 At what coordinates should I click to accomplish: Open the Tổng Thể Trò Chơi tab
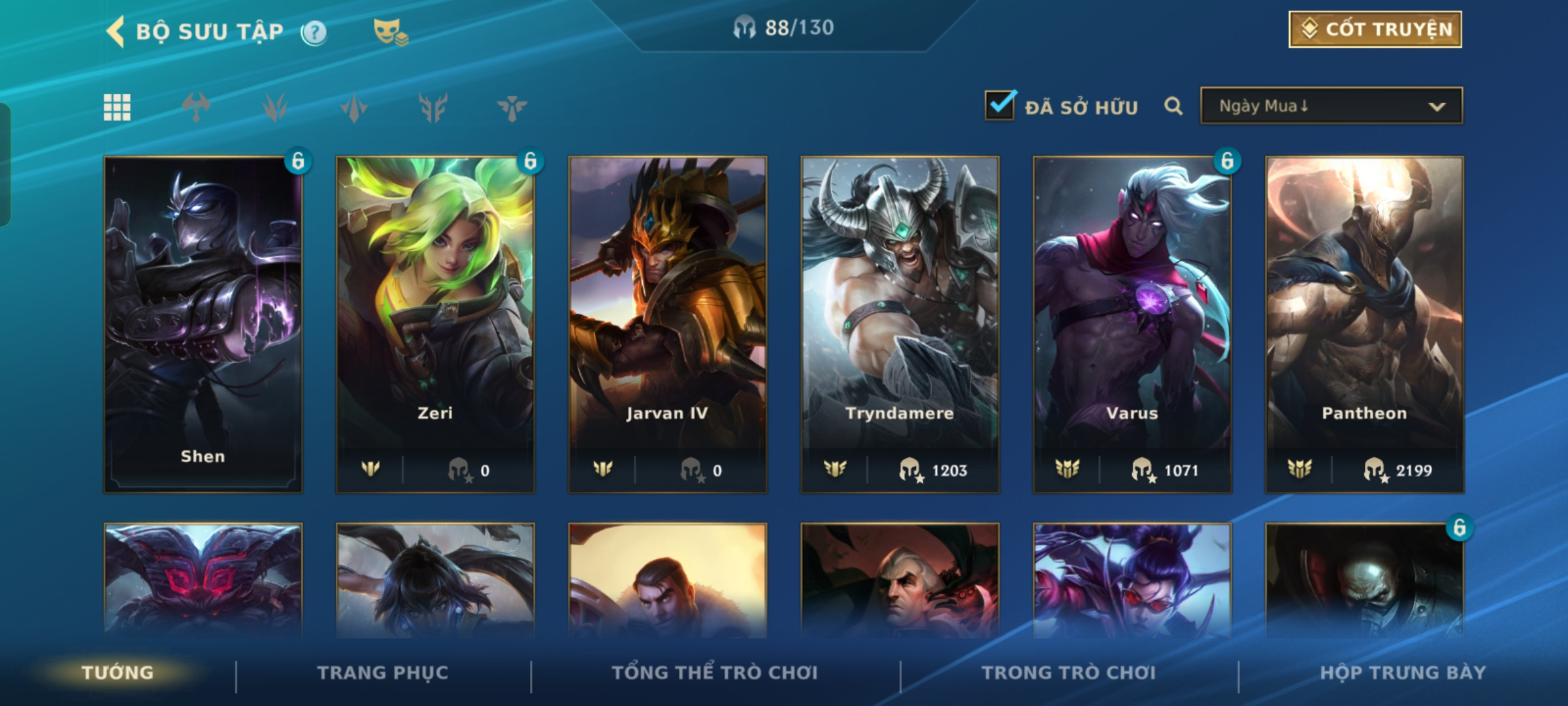click(715, 673)
